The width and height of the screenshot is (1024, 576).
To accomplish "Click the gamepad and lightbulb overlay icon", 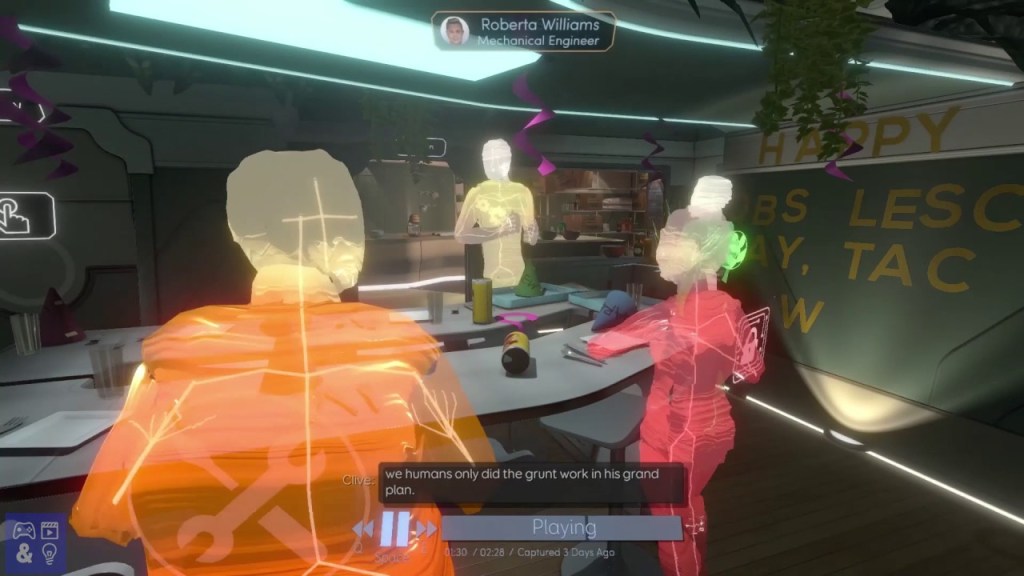I will tap(36, 544).
